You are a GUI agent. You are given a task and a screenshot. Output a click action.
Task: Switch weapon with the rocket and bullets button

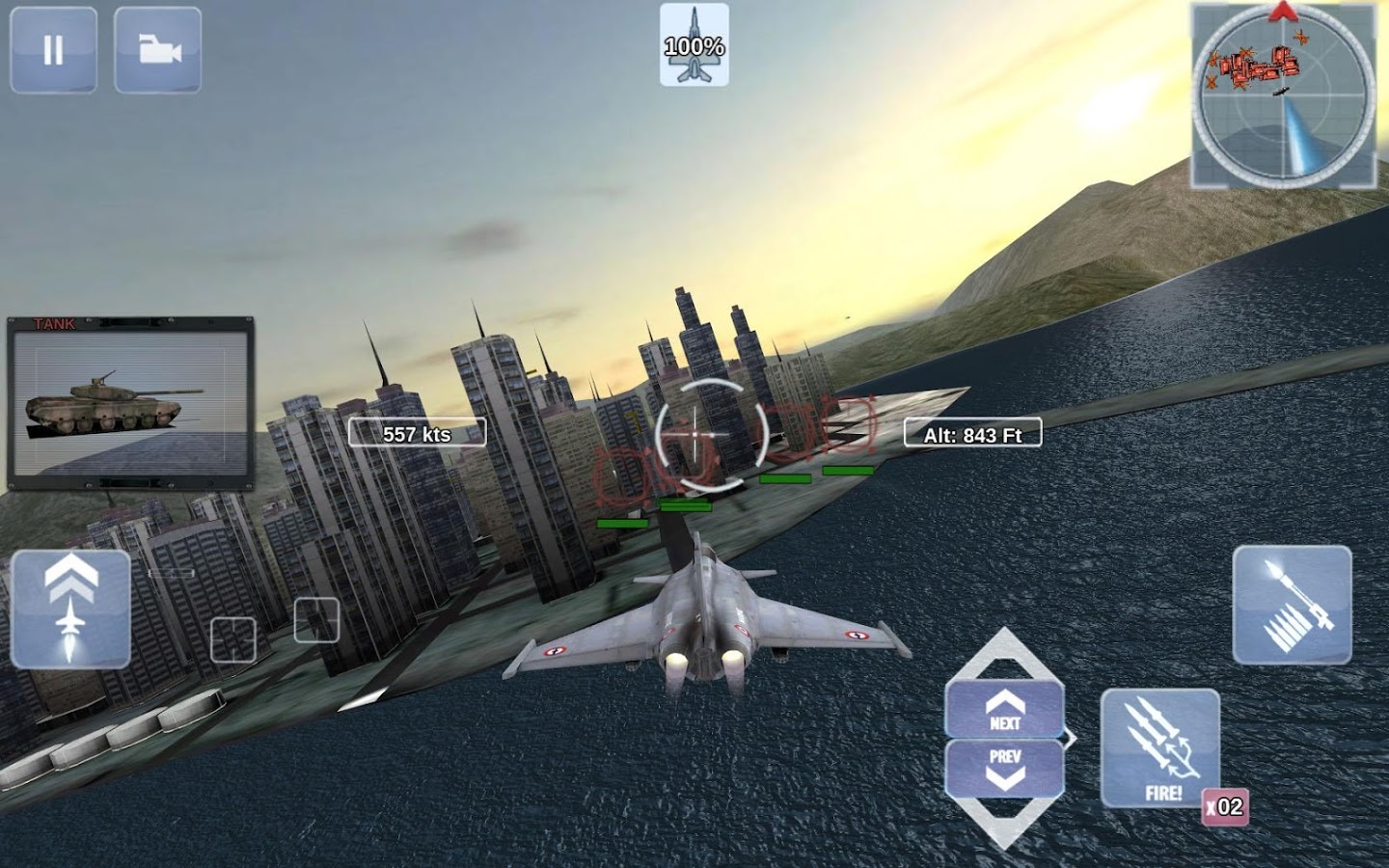(x=1292, y=605)
